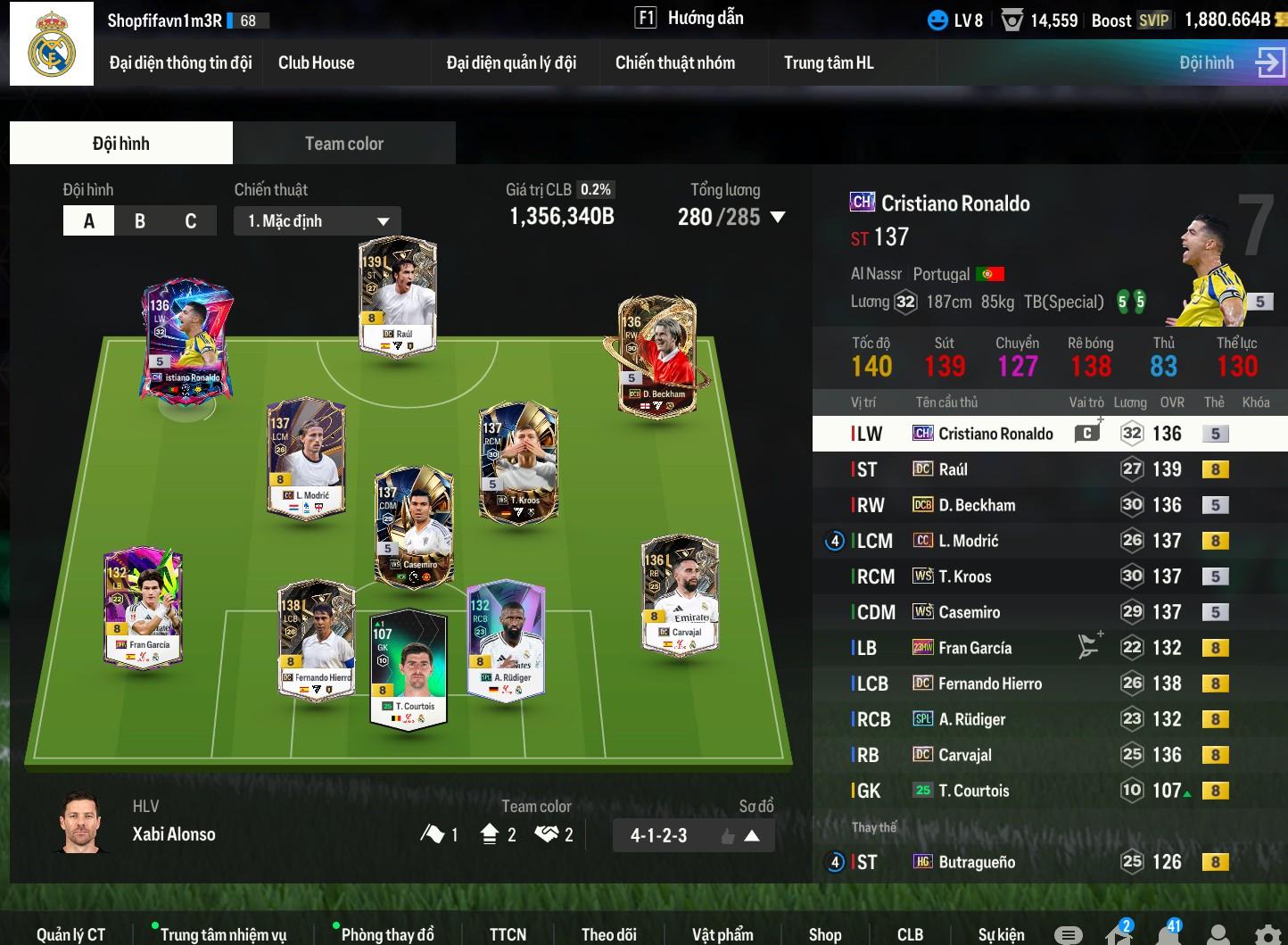
Task: Open the Club House menu
Action: coord(316,62)
